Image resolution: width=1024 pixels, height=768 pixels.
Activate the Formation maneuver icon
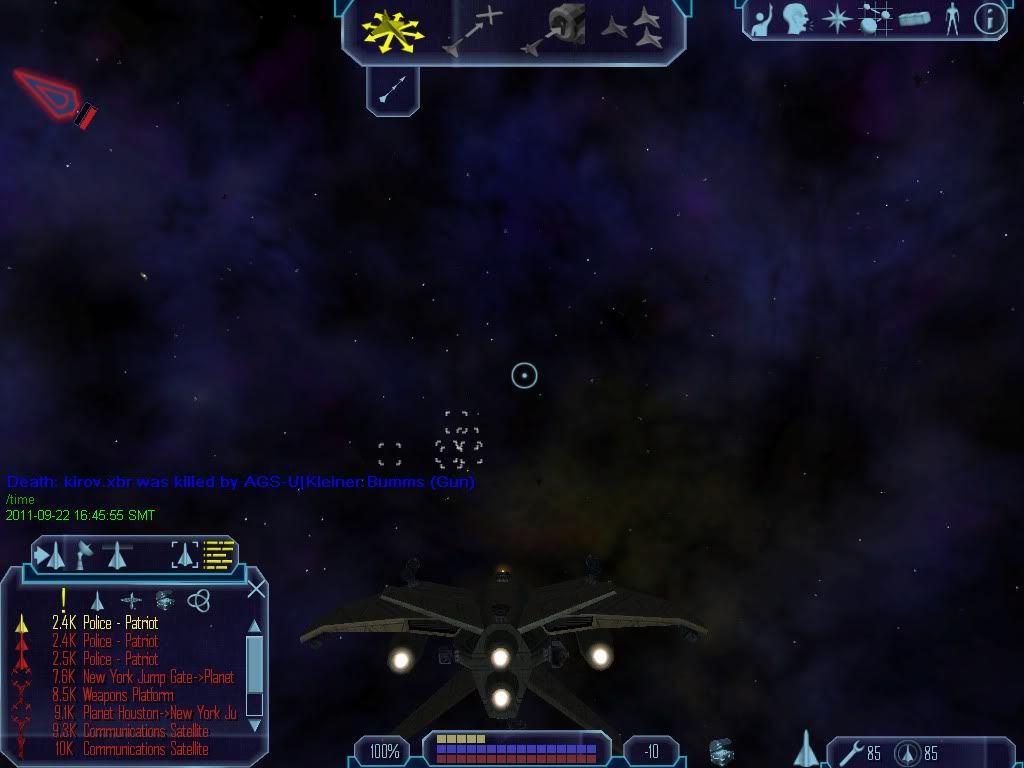click(634, 30)
